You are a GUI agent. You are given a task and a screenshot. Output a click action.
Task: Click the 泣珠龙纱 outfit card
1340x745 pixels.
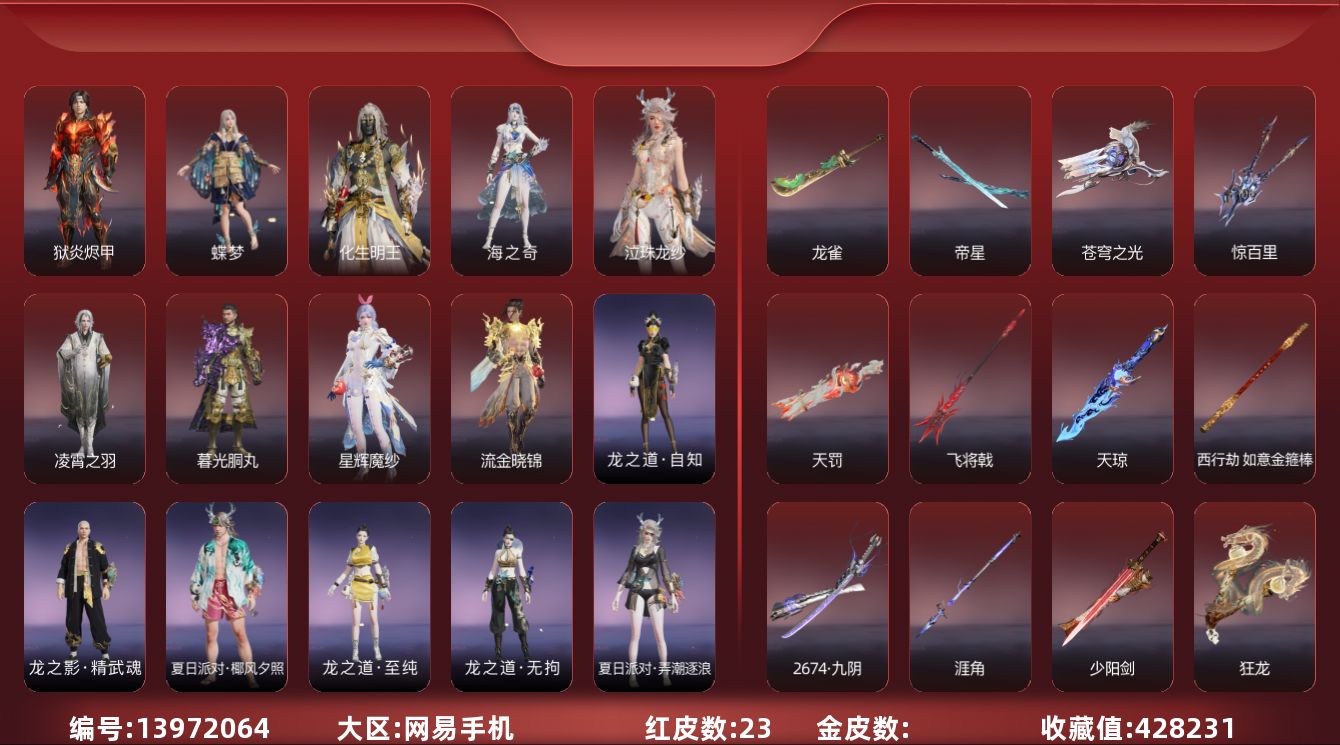(x=654, y=180)
